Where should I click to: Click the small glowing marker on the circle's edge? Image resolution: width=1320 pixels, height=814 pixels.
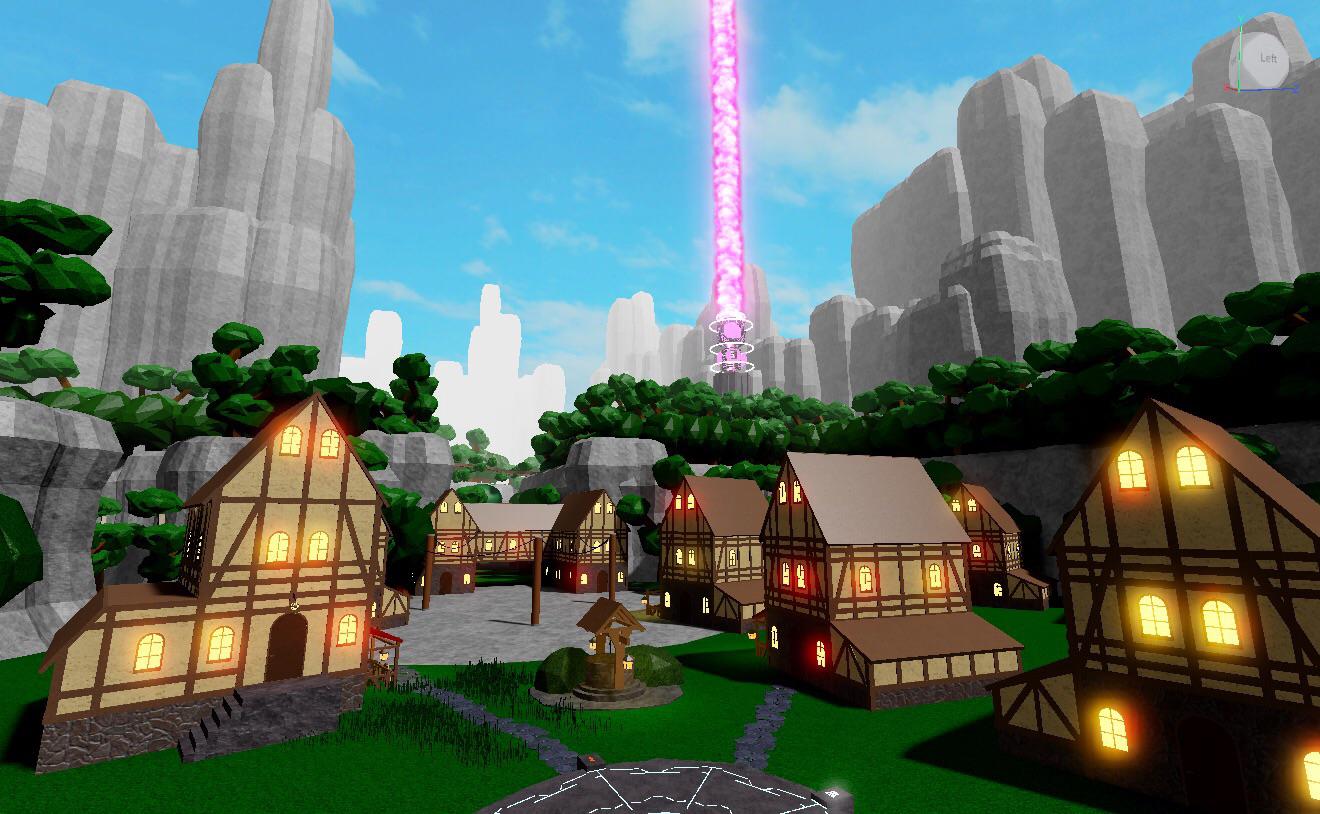coord(832,791)
